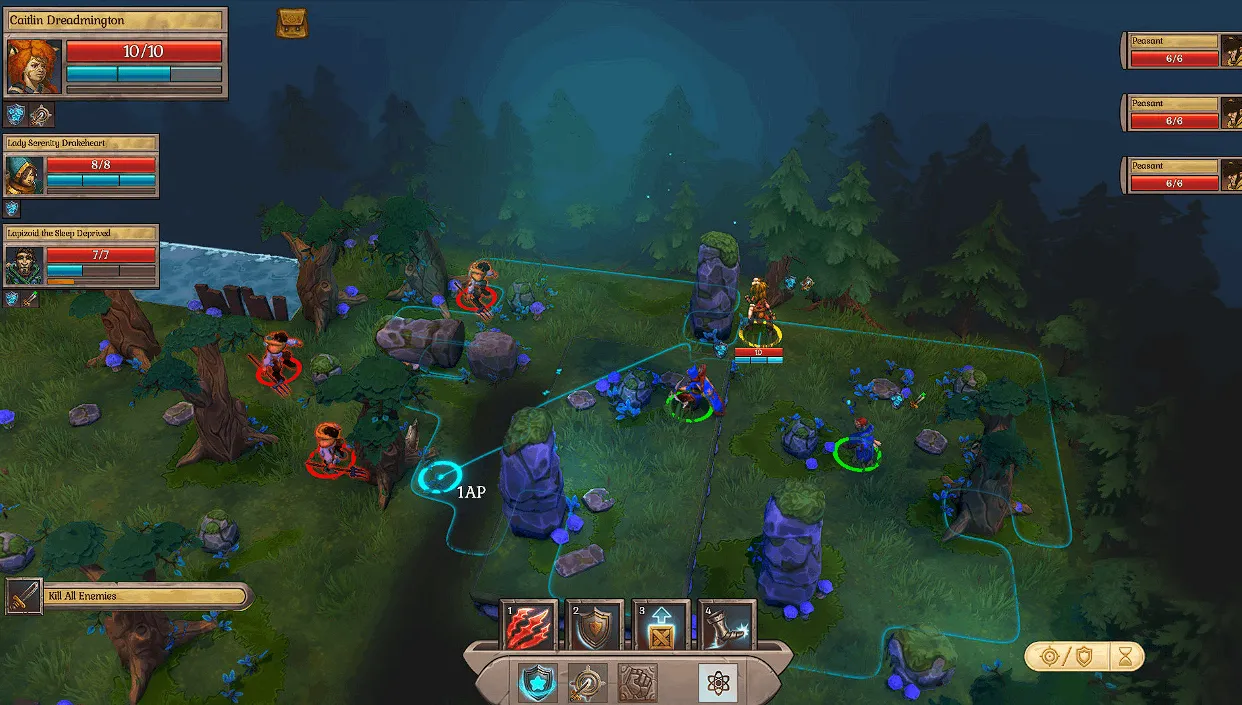Click the hourglass end turn button
This screenshot has width=1242, height=705.
point(1127,656)
